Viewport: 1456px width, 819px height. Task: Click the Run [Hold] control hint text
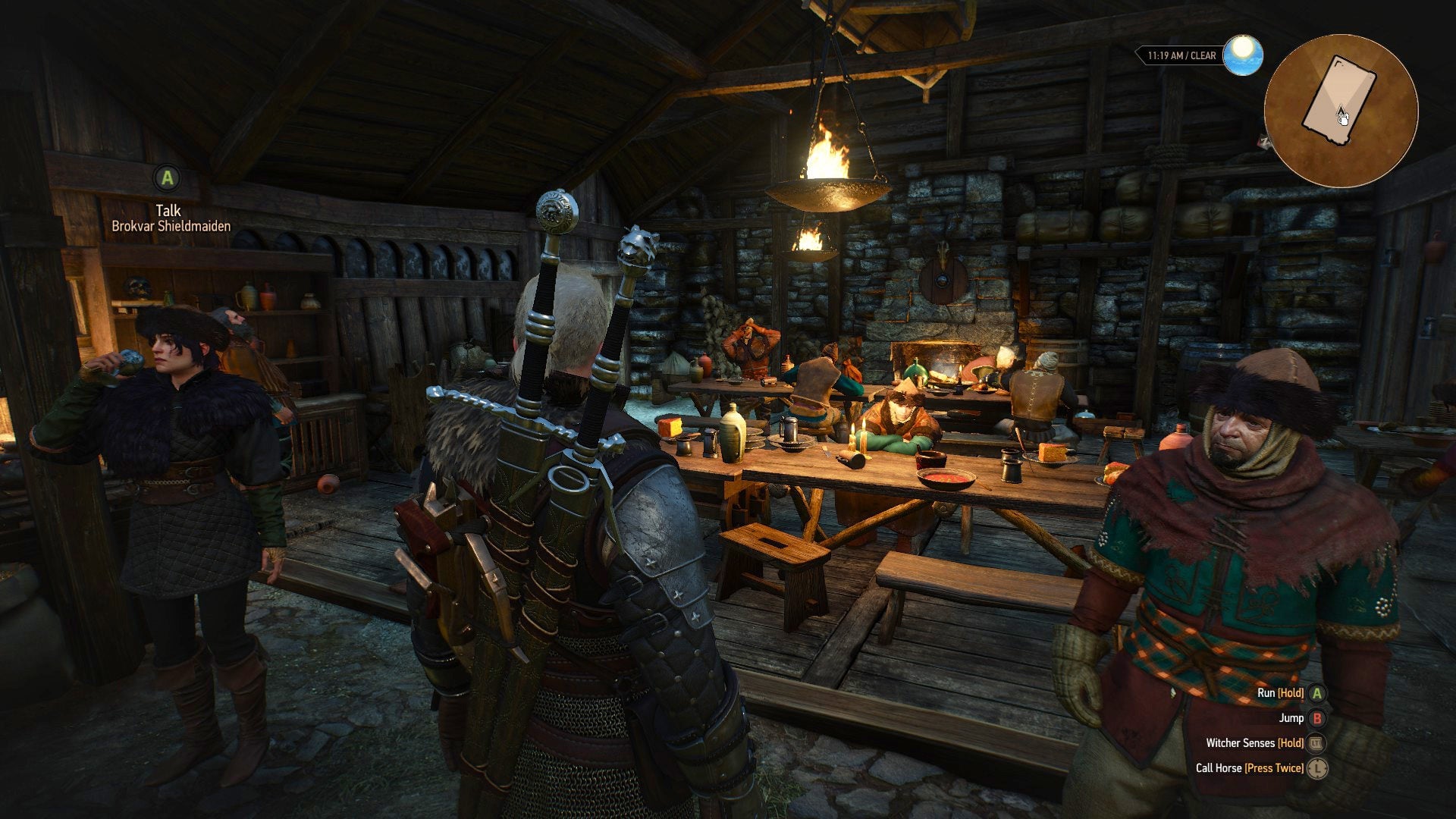[1282, 693]
